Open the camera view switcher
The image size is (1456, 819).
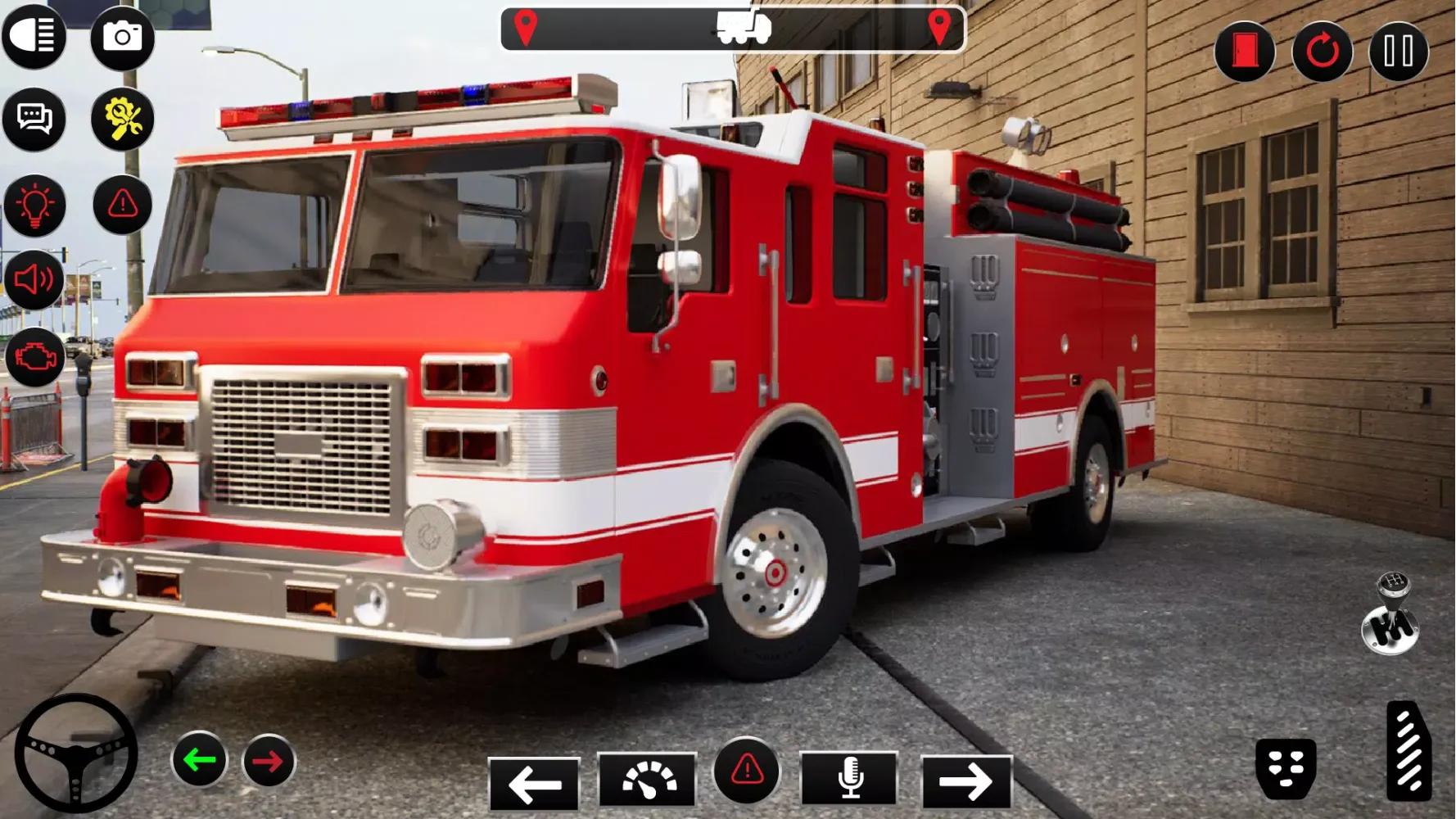pos(123,37)
